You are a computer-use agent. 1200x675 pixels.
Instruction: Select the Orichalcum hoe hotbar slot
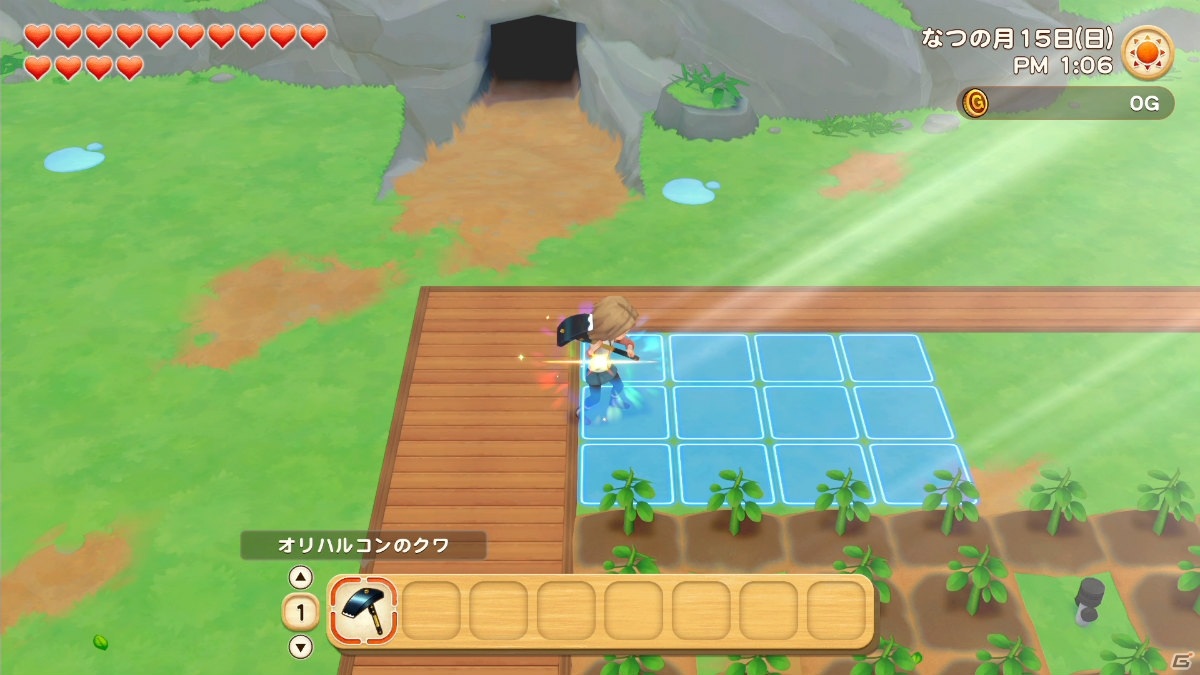pyautogui.click(x=363, y=610)
